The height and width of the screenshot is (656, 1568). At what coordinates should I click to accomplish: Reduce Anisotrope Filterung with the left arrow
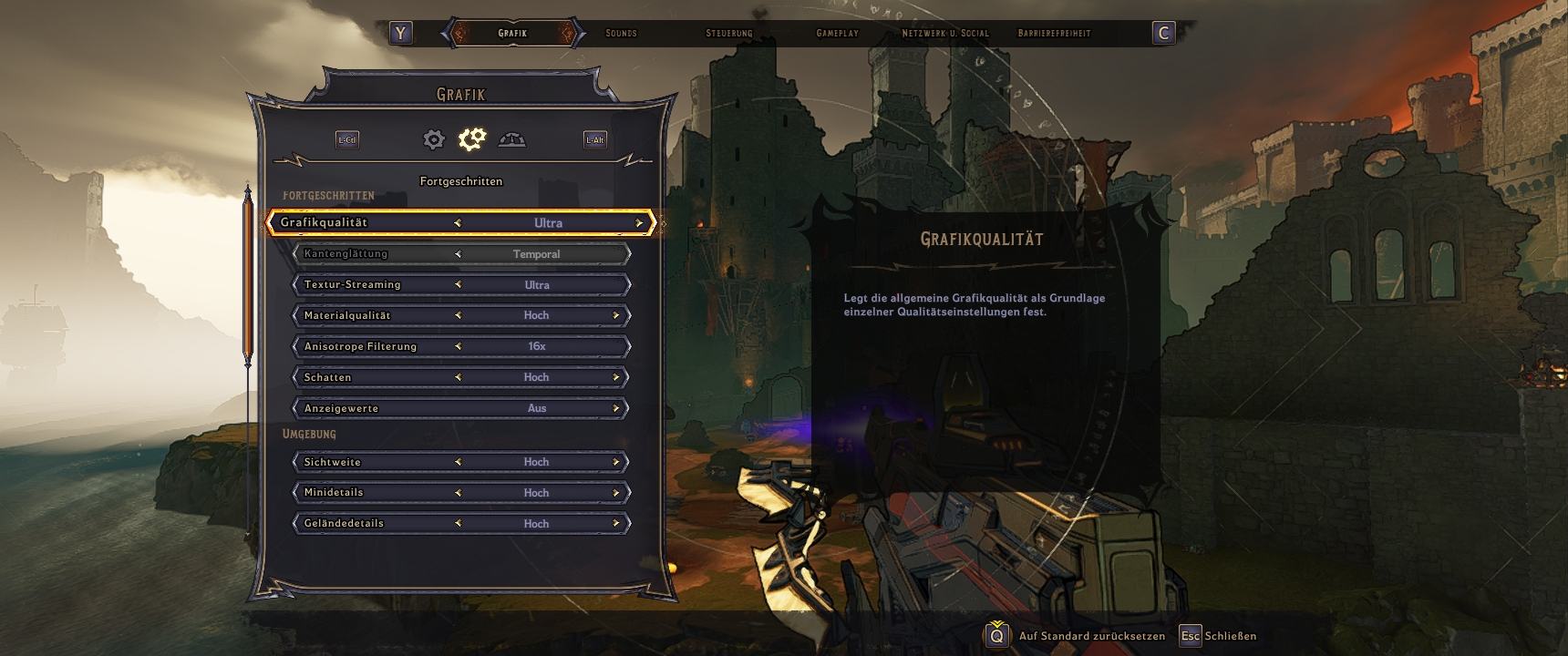click(x=458, y=347)
